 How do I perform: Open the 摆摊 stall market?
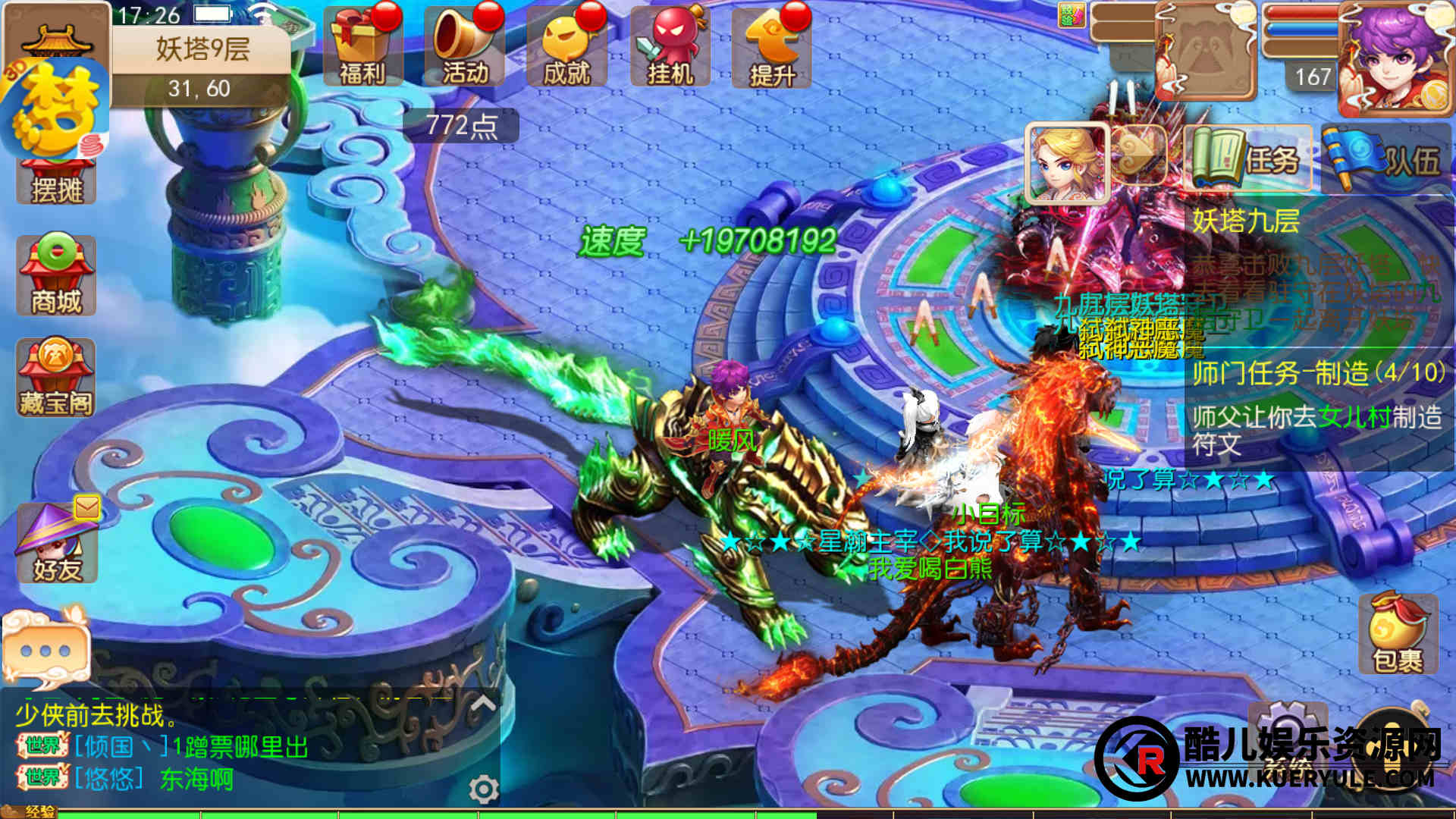coord(56,182)
